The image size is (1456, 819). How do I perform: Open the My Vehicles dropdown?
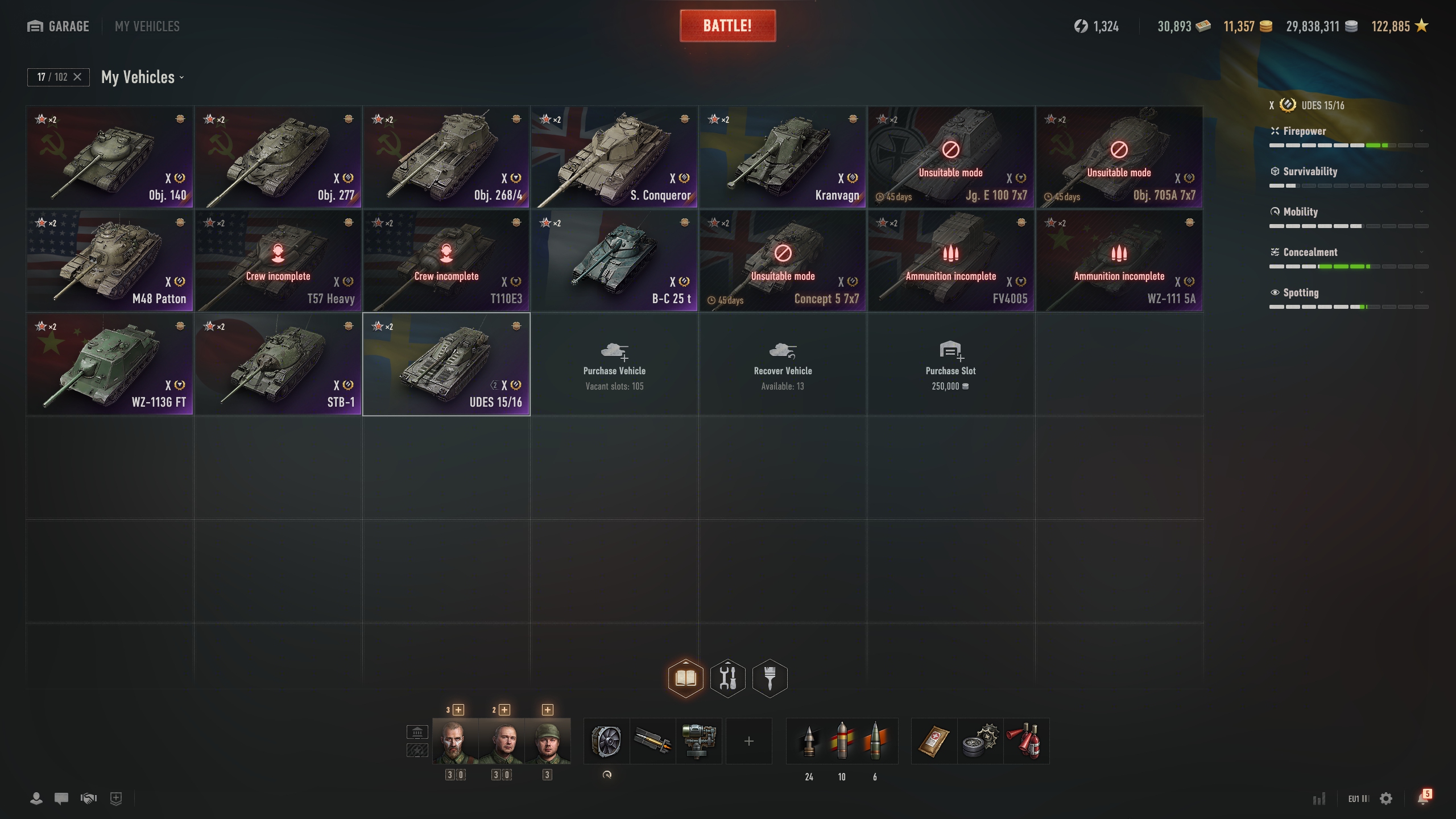pyautogui.click(x=142, y=77)
